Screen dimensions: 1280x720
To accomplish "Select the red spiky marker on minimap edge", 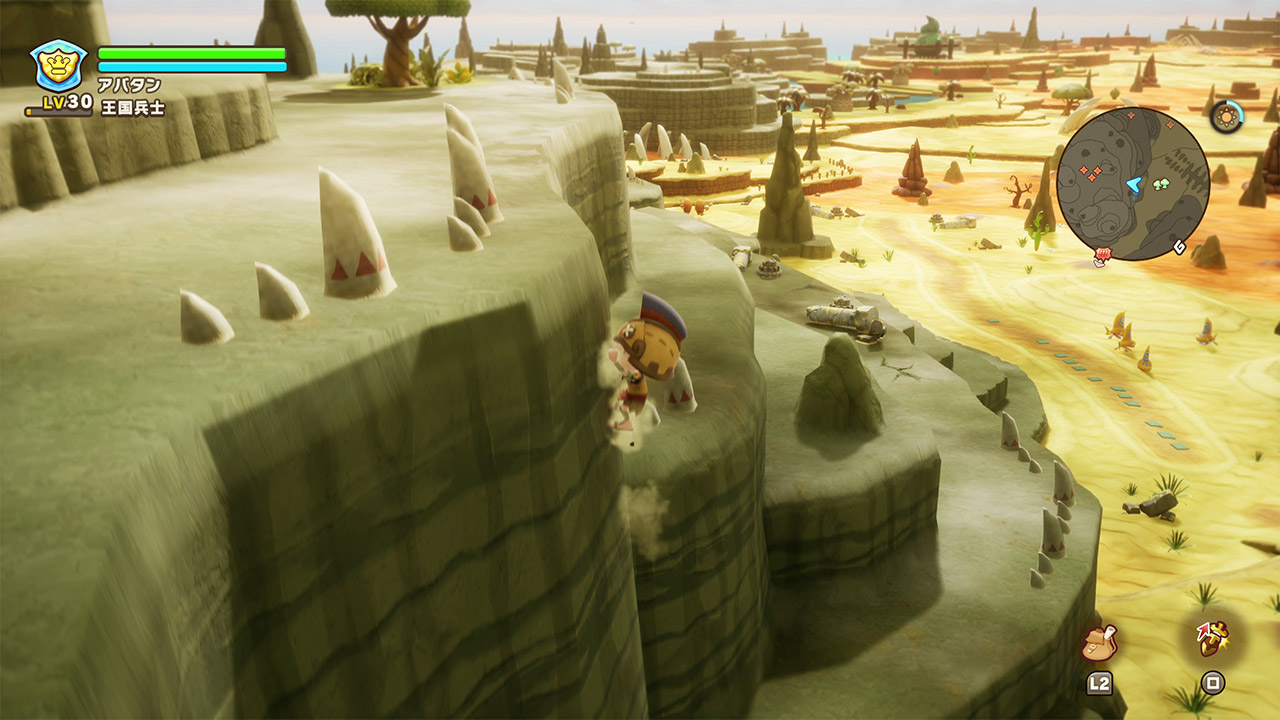I will coord(1102,257).
